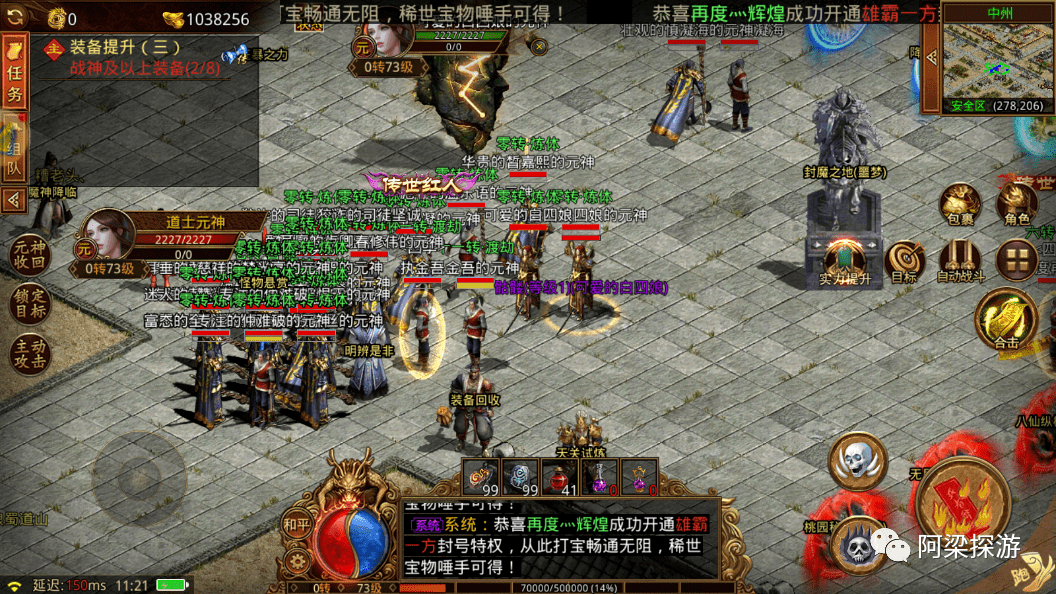Open the four-square grid menu icon
1056x594 pixels.
[1017, 260]
